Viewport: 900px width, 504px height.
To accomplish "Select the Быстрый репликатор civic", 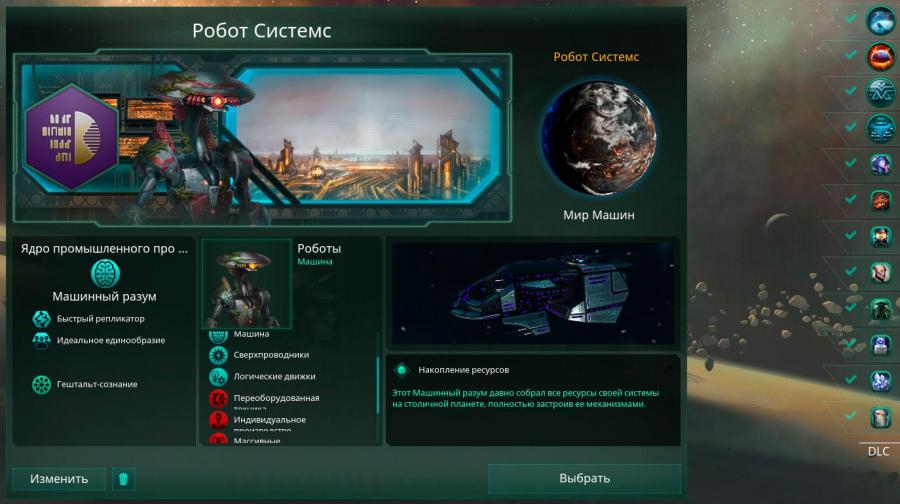I will [42, 319].
